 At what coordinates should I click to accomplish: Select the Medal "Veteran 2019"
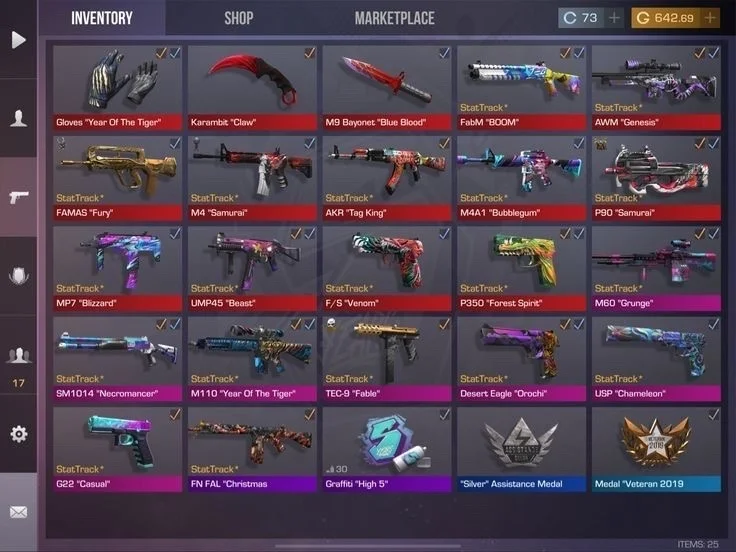coord(656,446)
